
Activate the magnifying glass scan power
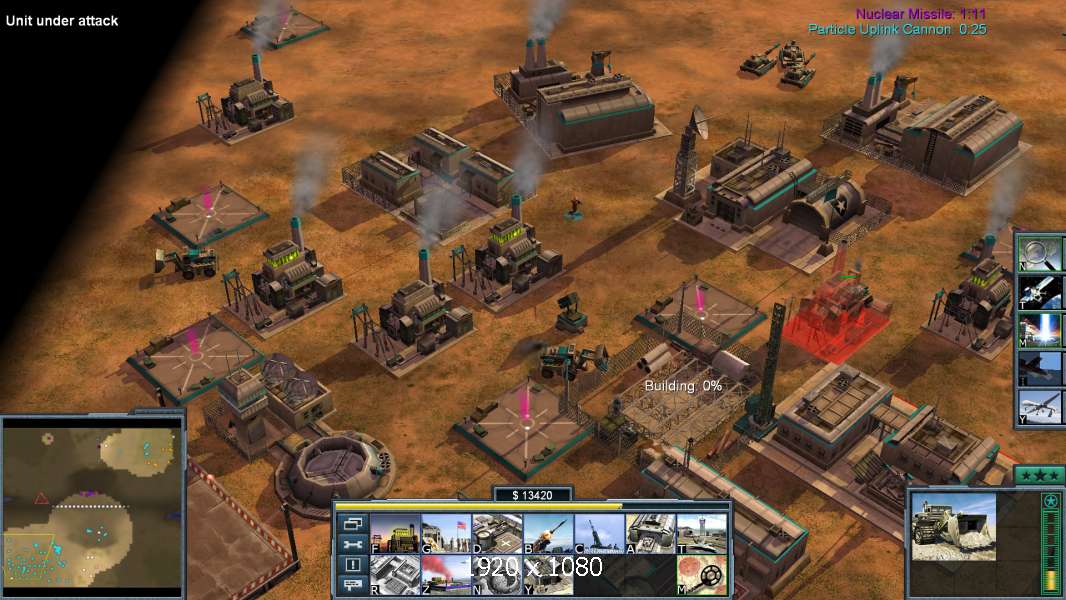pos(1040,253)
